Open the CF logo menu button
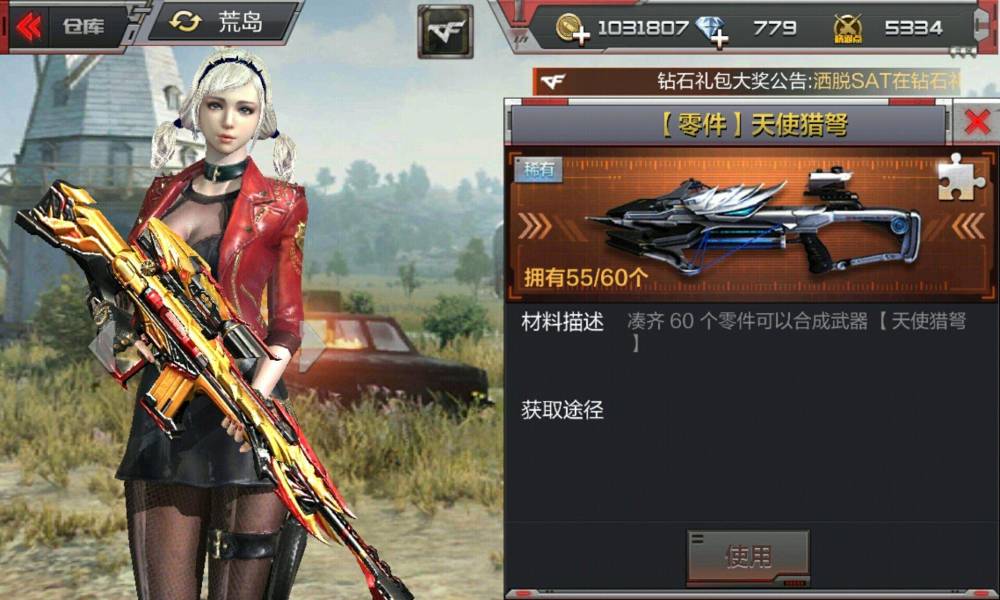The width and height of the screenshot is (1000, 600). point(445,30)
